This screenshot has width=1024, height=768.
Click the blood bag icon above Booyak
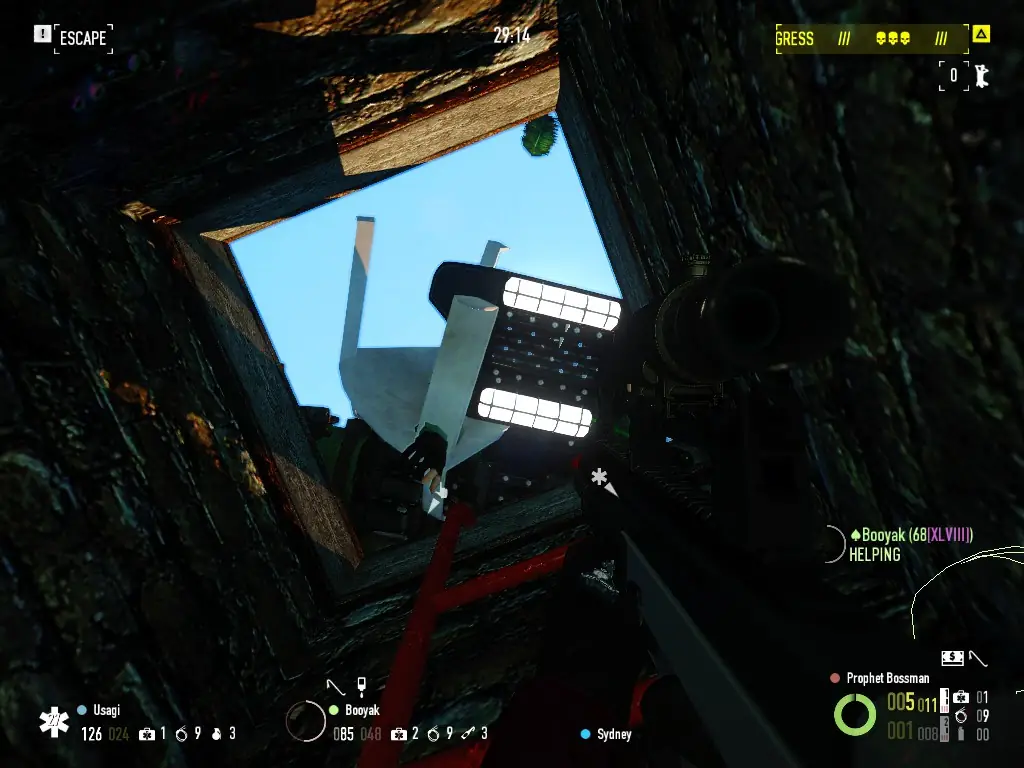tap(361, 686)
